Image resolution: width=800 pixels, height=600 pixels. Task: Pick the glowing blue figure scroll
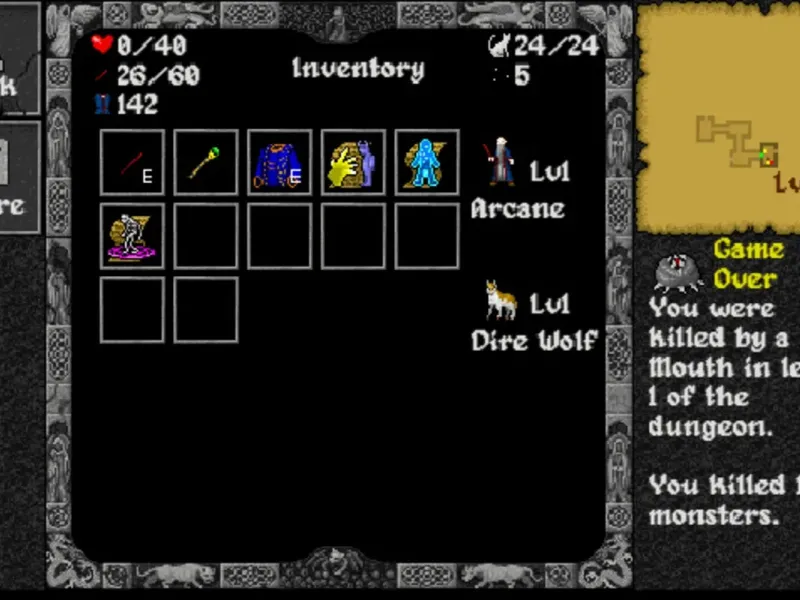(427, 162)
